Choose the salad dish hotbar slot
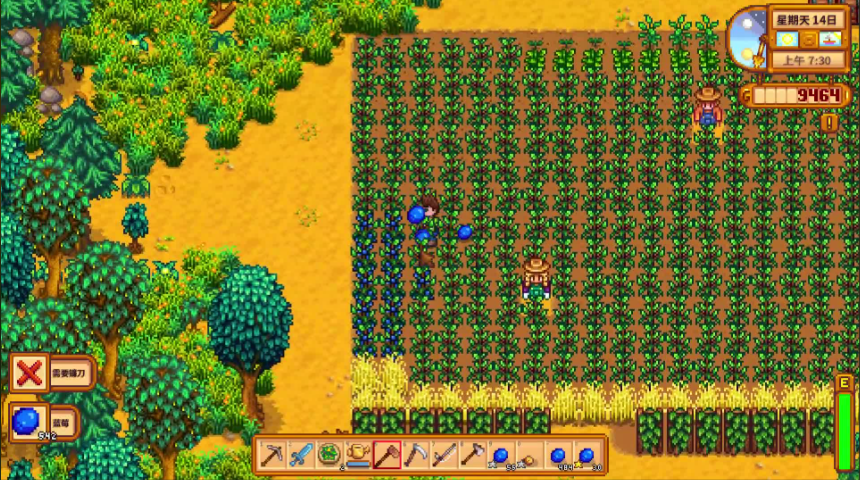Screen dimensions: 860x480 point(329,455)
